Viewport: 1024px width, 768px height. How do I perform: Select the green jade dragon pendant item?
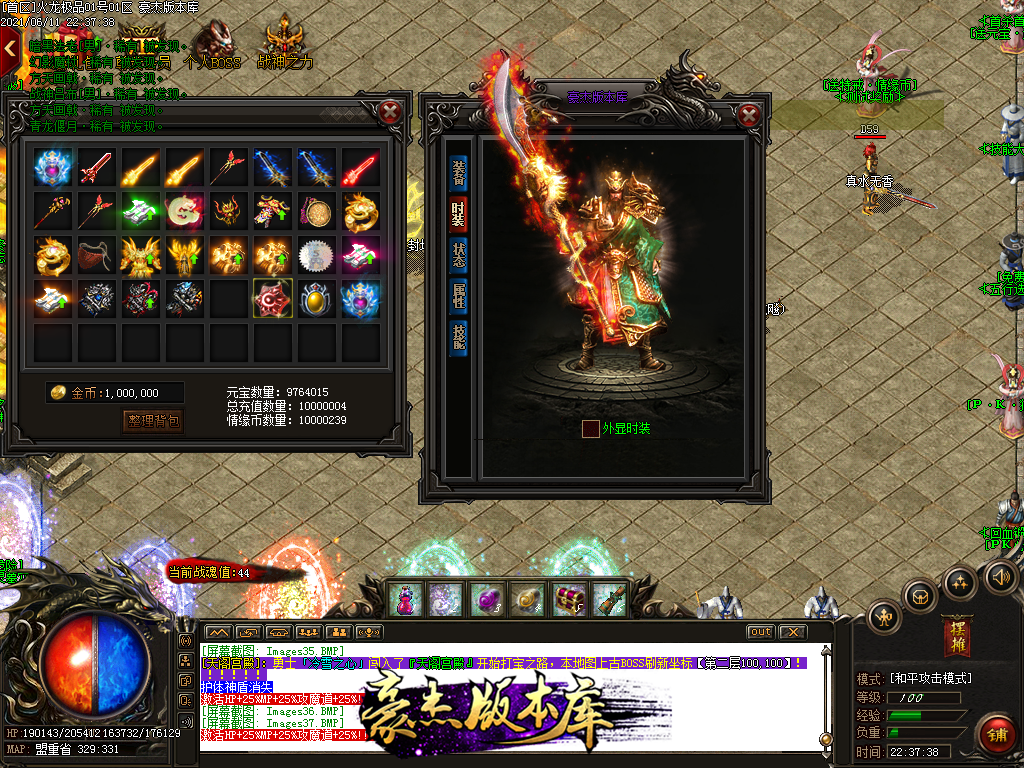185,212
